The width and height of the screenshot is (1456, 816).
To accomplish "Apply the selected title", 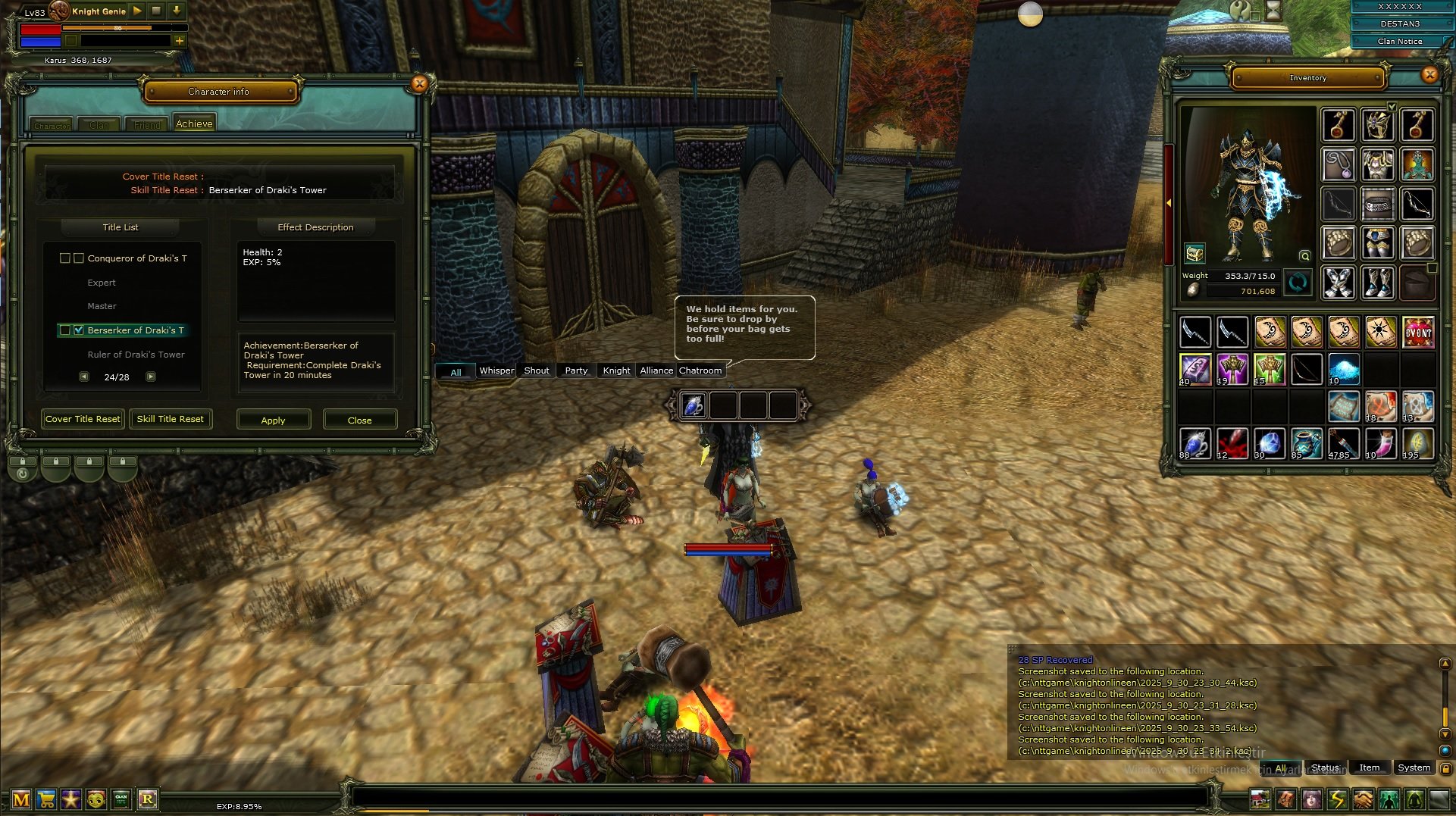I will [273, 420].
